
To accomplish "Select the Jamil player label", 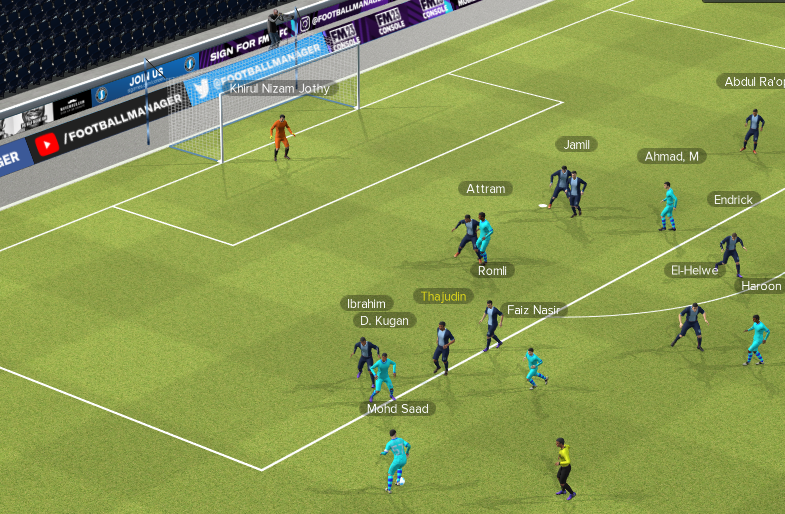I will 576,144.
